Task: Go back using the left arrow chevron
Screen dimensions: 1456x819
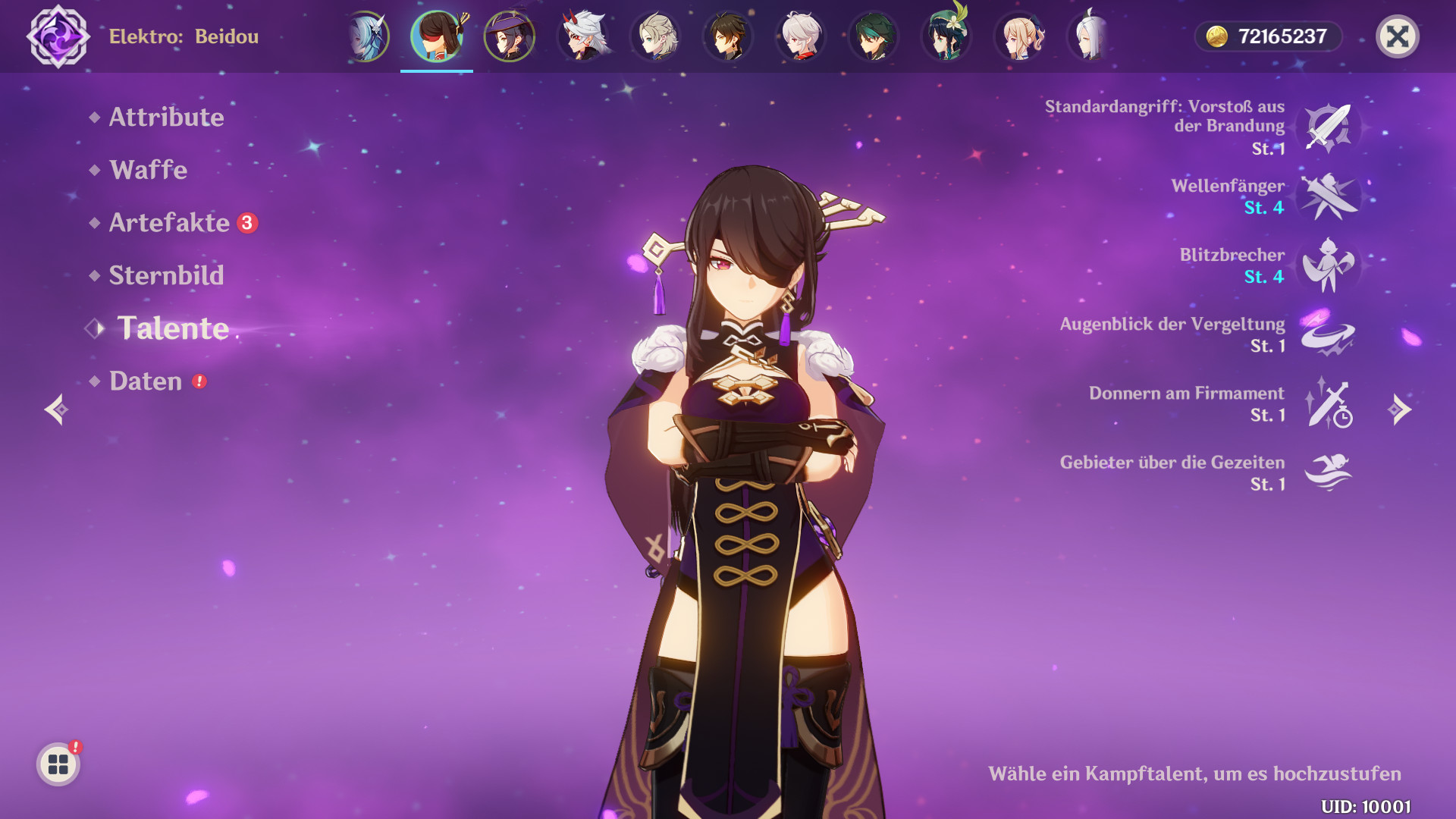Action: click(x=56, y=409)
